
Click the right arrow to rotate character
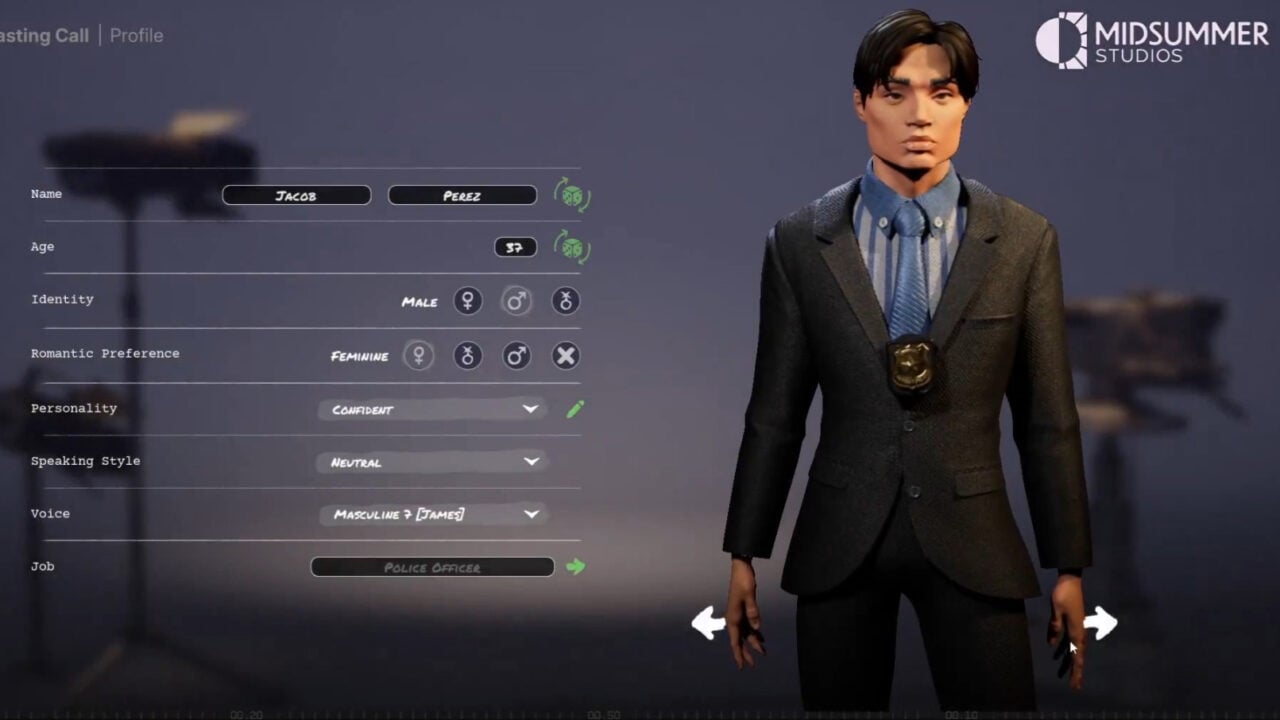[x=1098, y=623]
